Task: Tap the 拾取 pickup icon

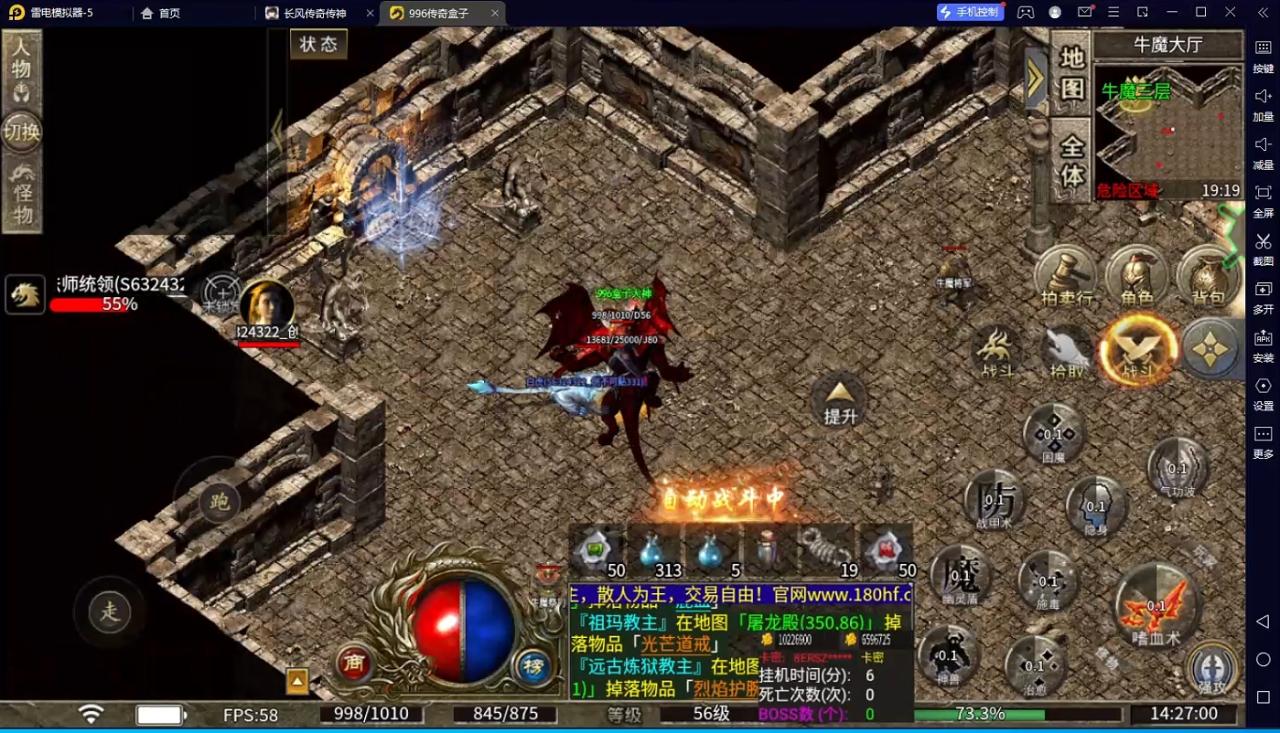Action: pyautogui.click(x=1066, y=351)
